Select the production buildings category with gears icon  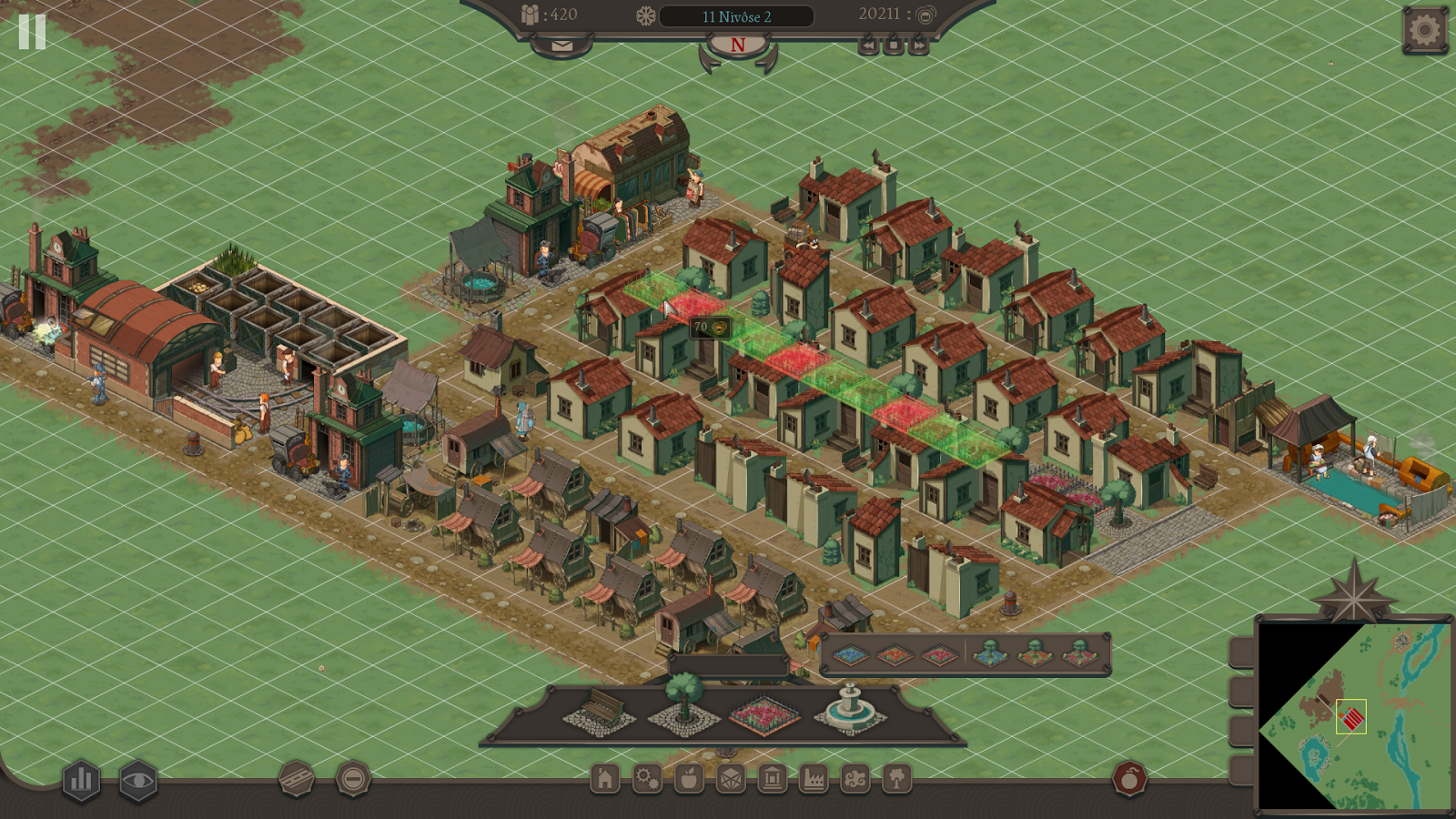click(647, 780)
